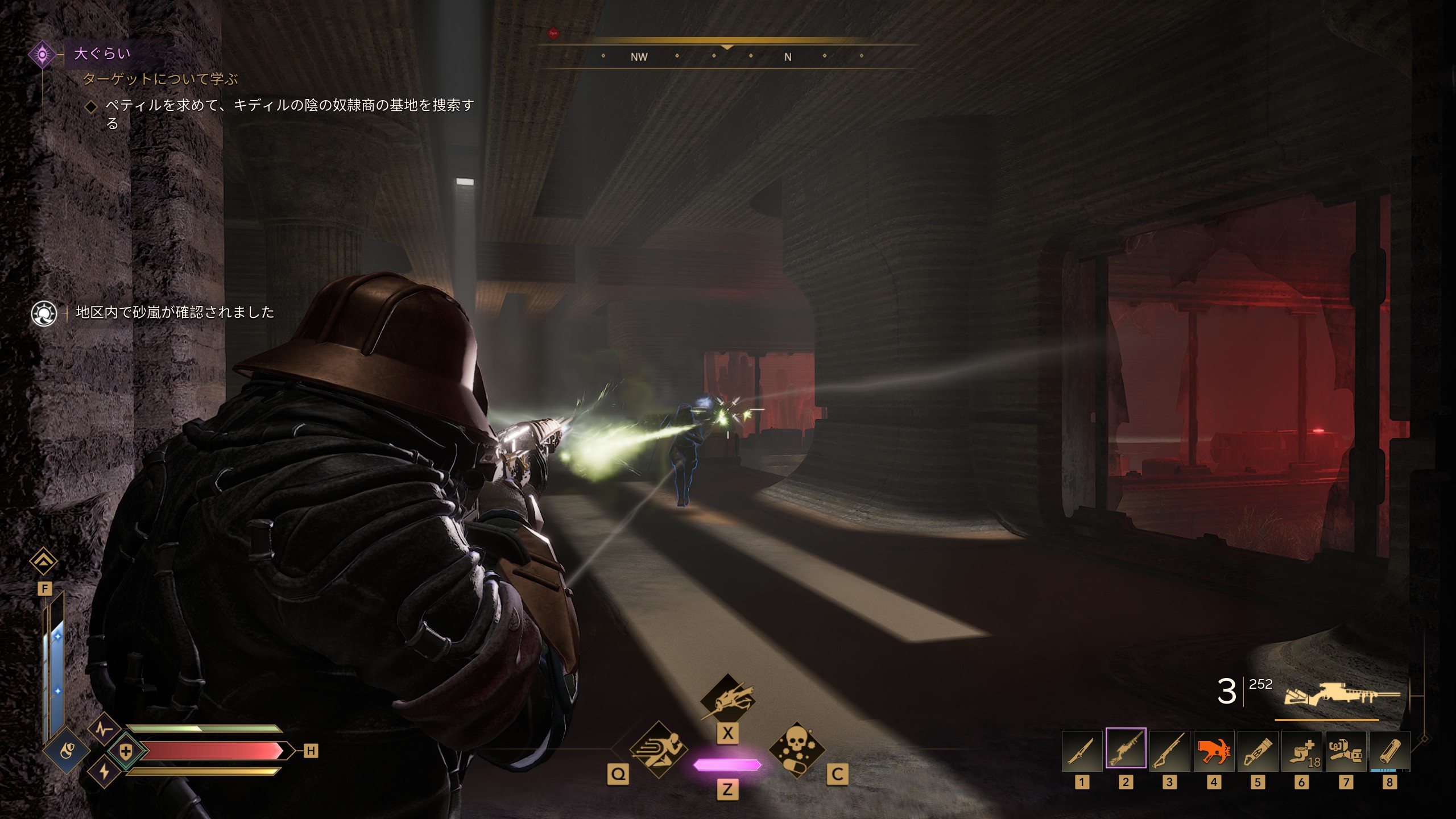This screenshot has width=1456, height=819.
Task: Pick the cylinder item in slot 8
Action: [x=1389, y=751]
